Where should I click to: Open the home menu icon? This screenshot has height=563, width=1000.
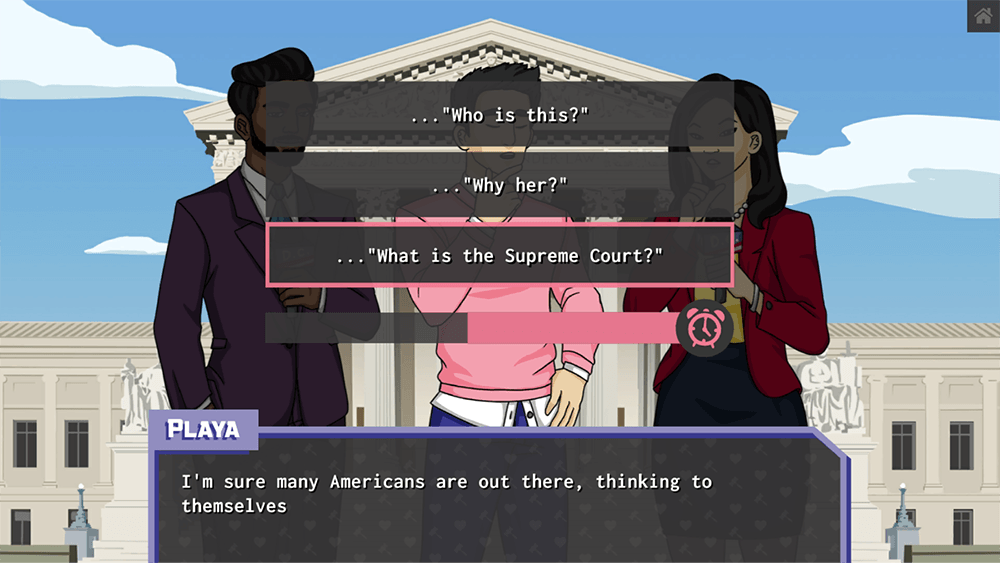(x=983, y=16)
